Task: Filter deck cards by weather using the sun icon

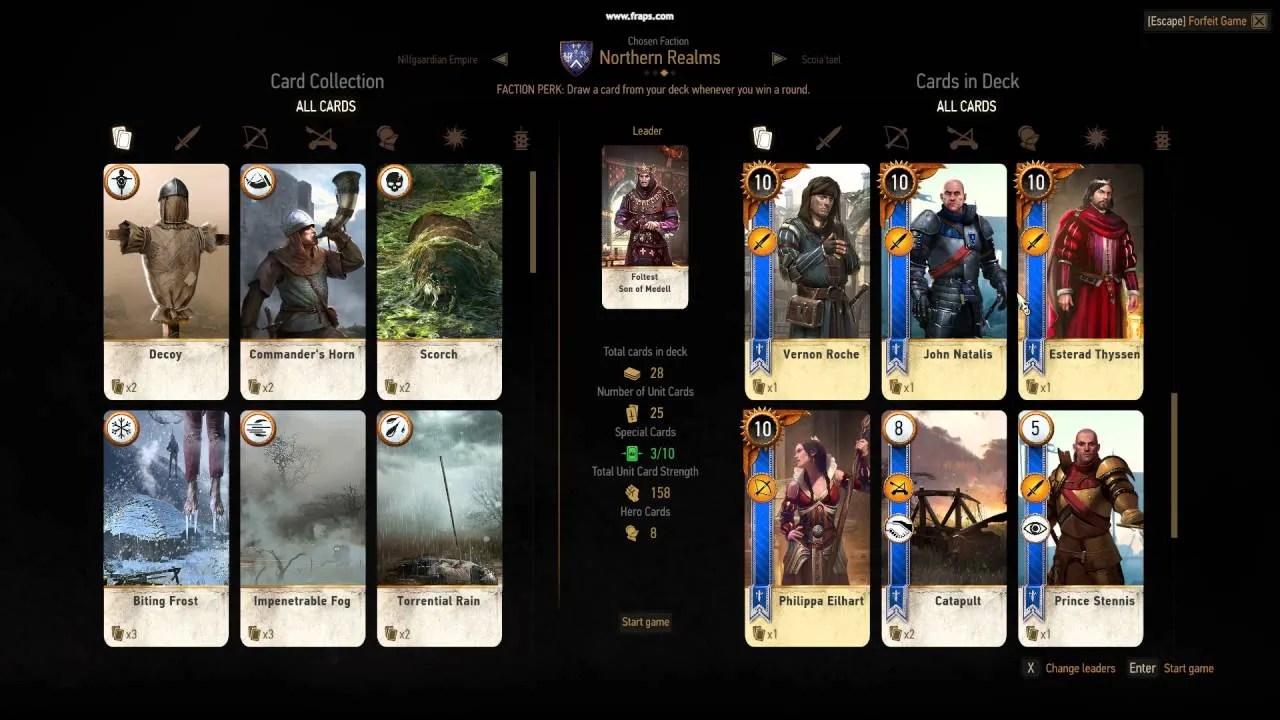Action: pyautogui.click(x=1095, y=140)
